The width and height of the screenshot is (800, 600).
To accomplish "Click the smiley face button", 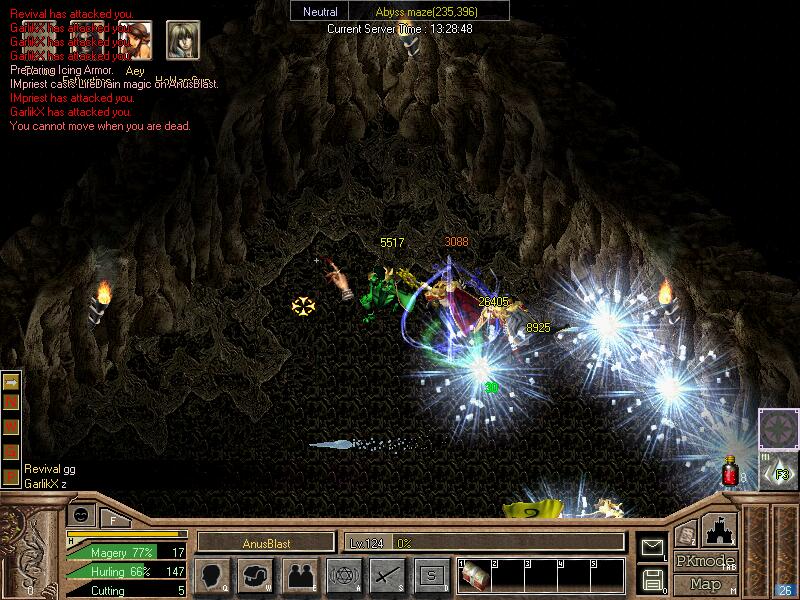I will (81, 515).
